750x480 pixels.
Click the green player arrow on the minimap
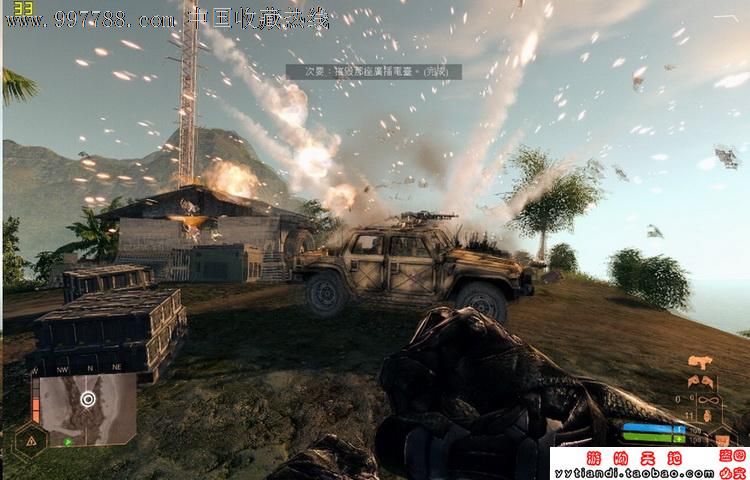pyautogui.click(x=68, y=440)
